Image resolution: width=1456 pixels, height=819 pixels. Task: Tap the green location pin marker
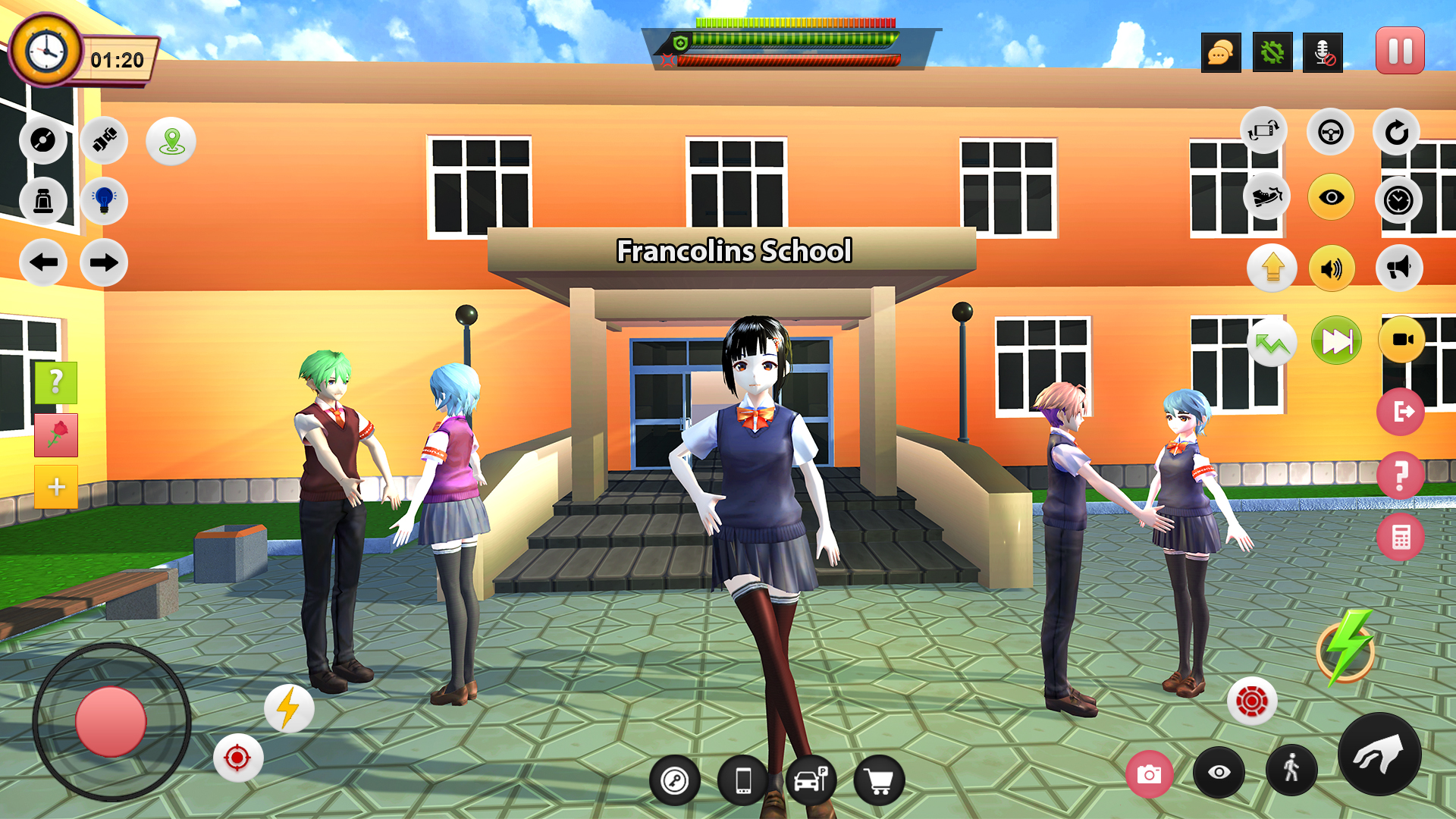click(171, 140)
